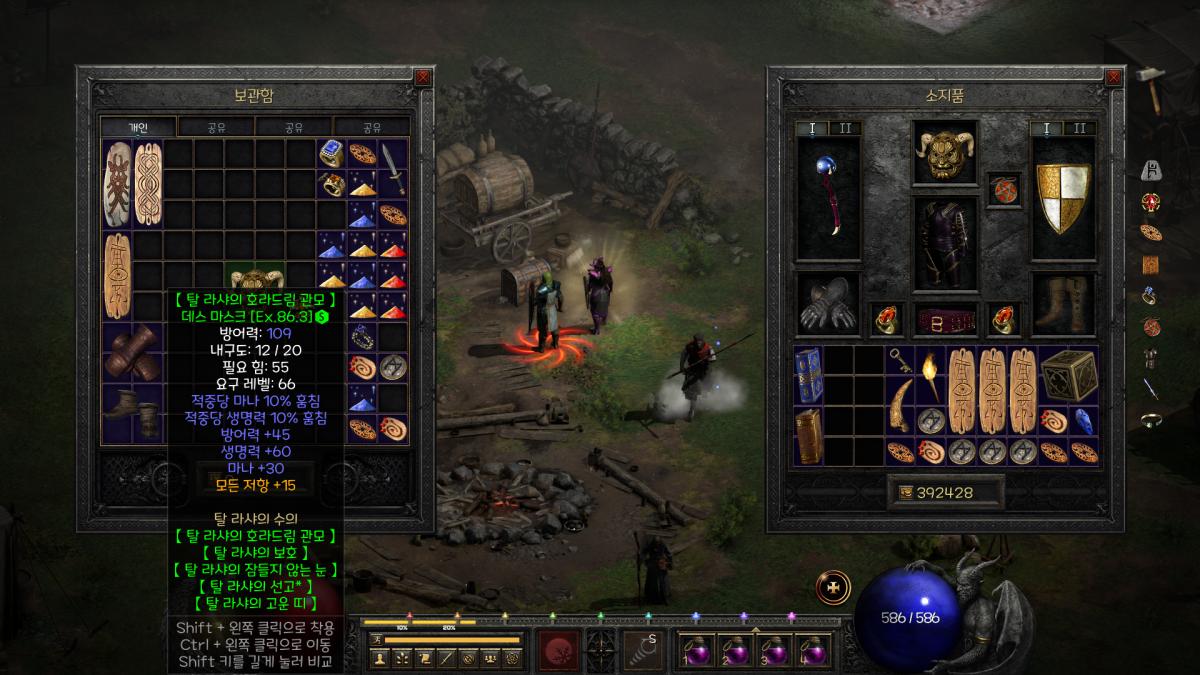Select the equipped red belt
This screenshot has width=1200, height=675.
tap(945, 320)
